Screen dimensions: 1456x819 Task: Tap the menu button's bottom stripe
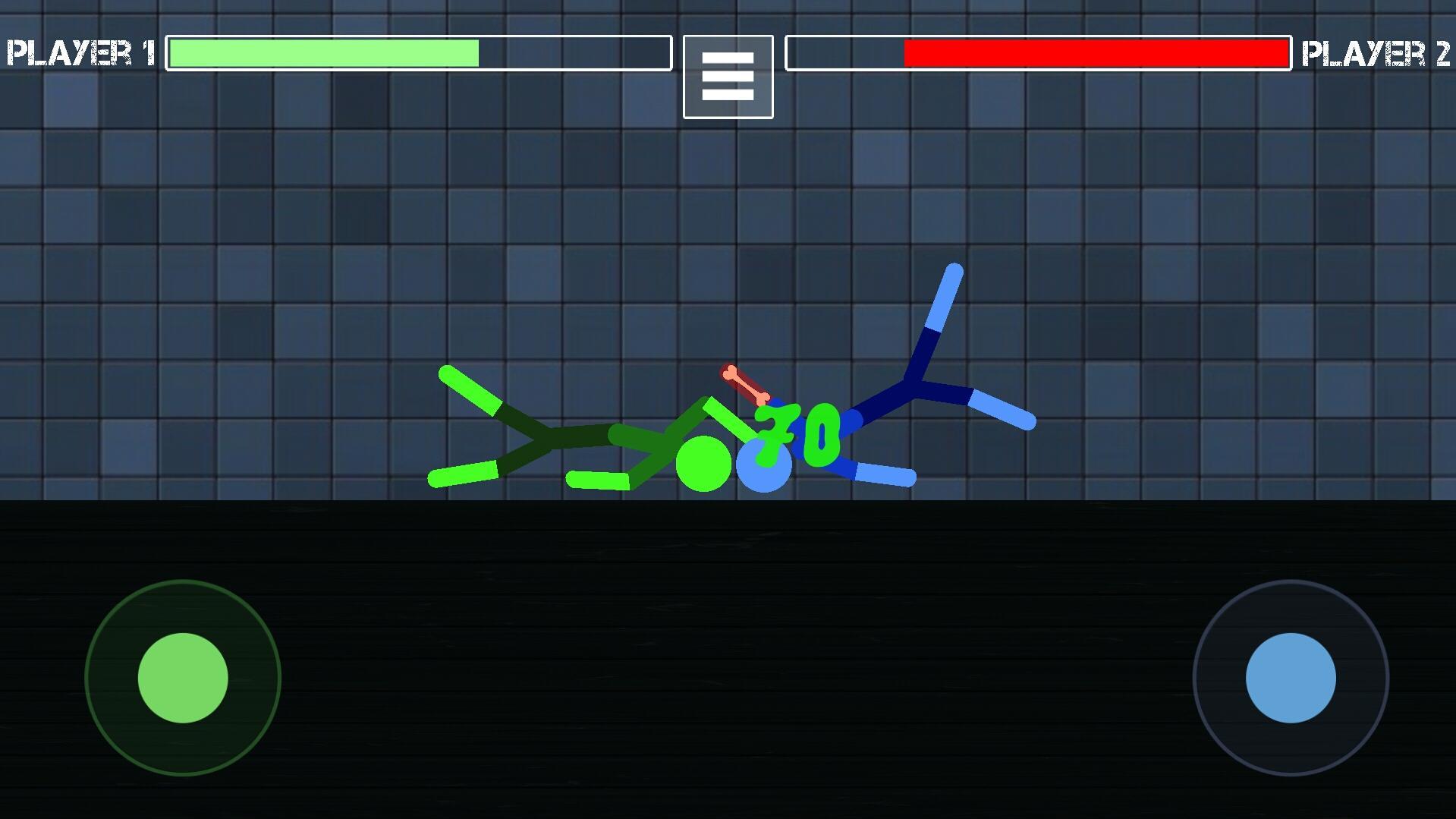tap(727, 94)
